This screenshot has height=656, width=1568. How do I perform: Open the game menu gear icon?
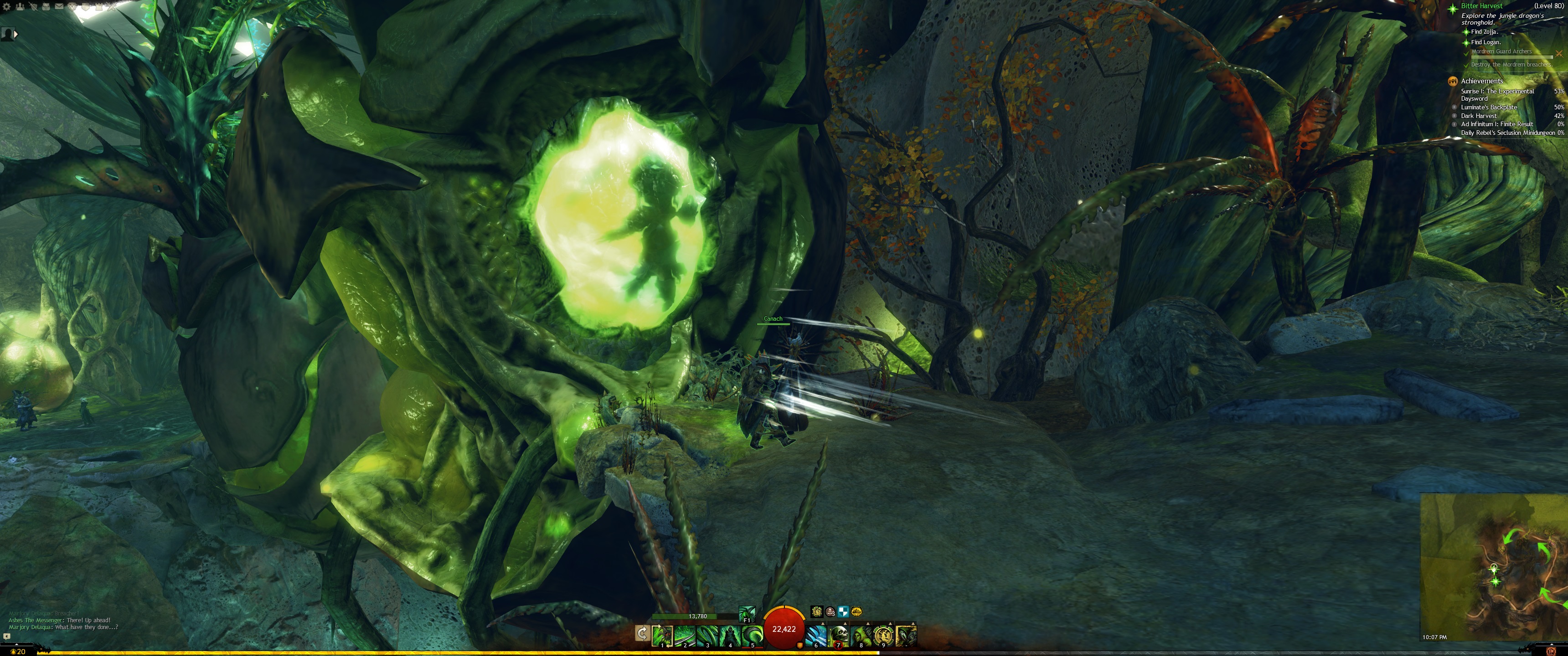(x=7, y=6)
